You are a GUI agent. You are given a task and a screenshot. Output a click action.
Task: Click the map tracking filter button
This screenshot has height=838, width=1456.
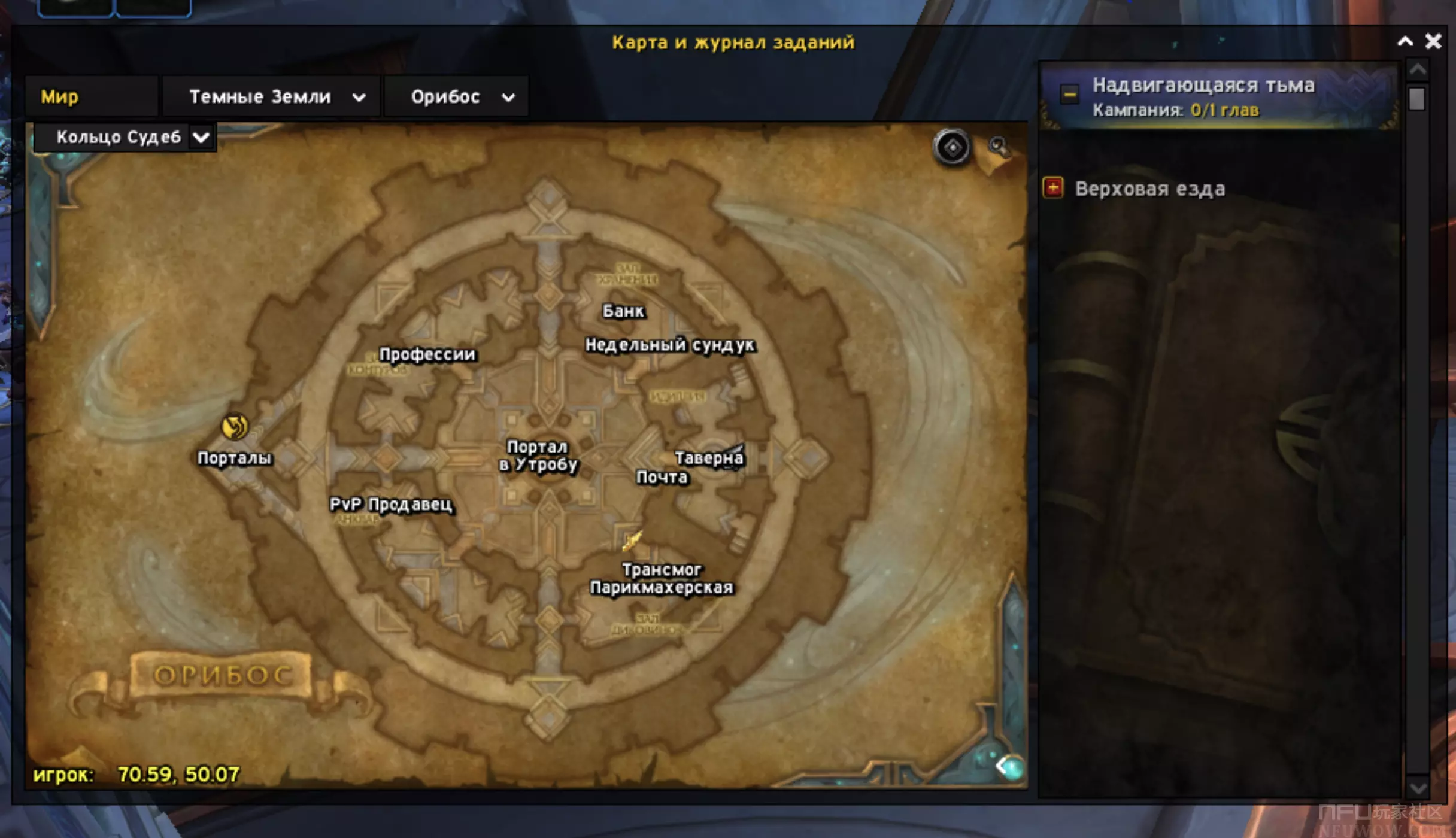tap(952, 147)
